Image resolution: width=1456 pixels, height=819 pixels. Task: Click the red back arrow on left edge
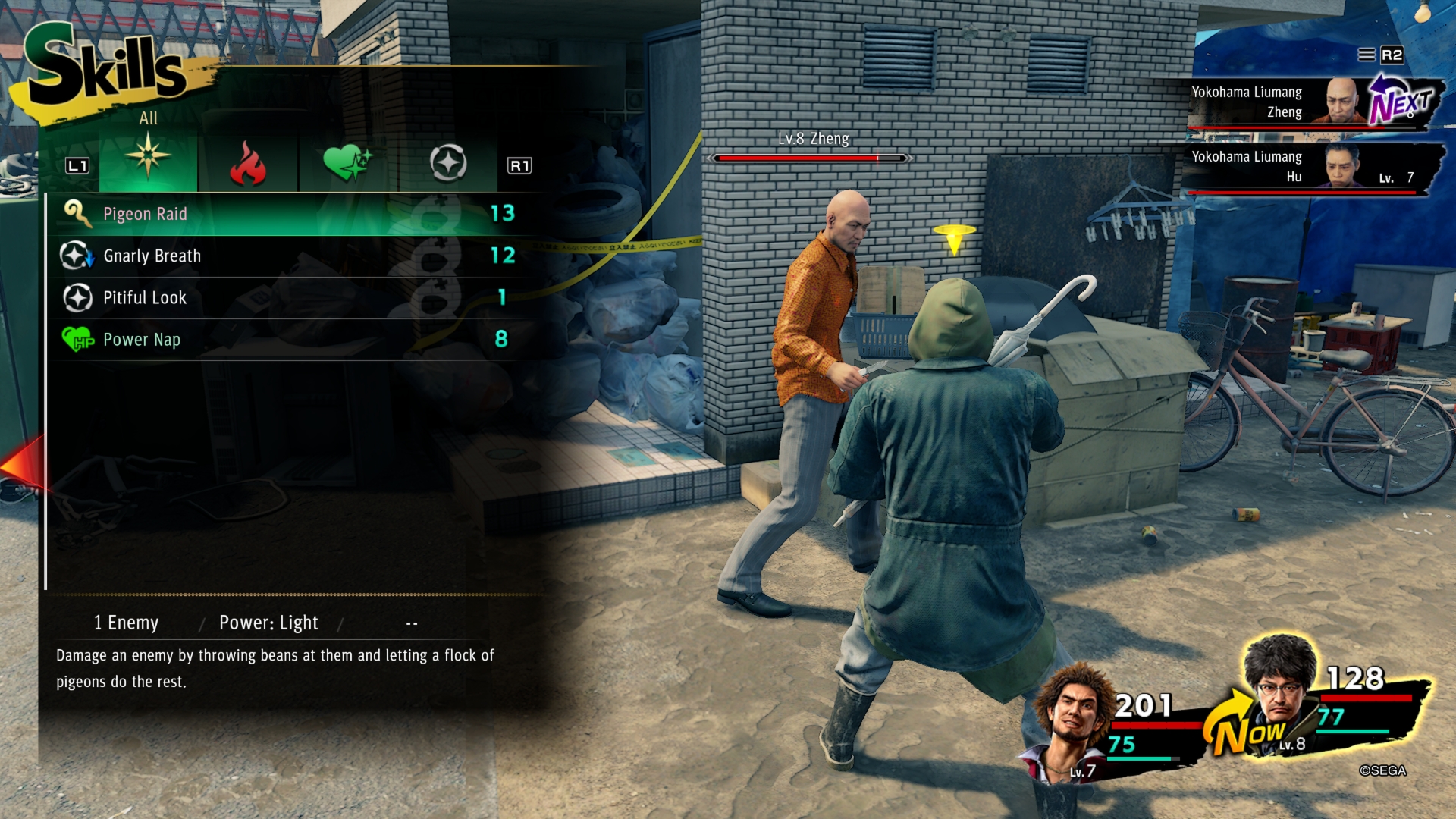coord(21,464)
